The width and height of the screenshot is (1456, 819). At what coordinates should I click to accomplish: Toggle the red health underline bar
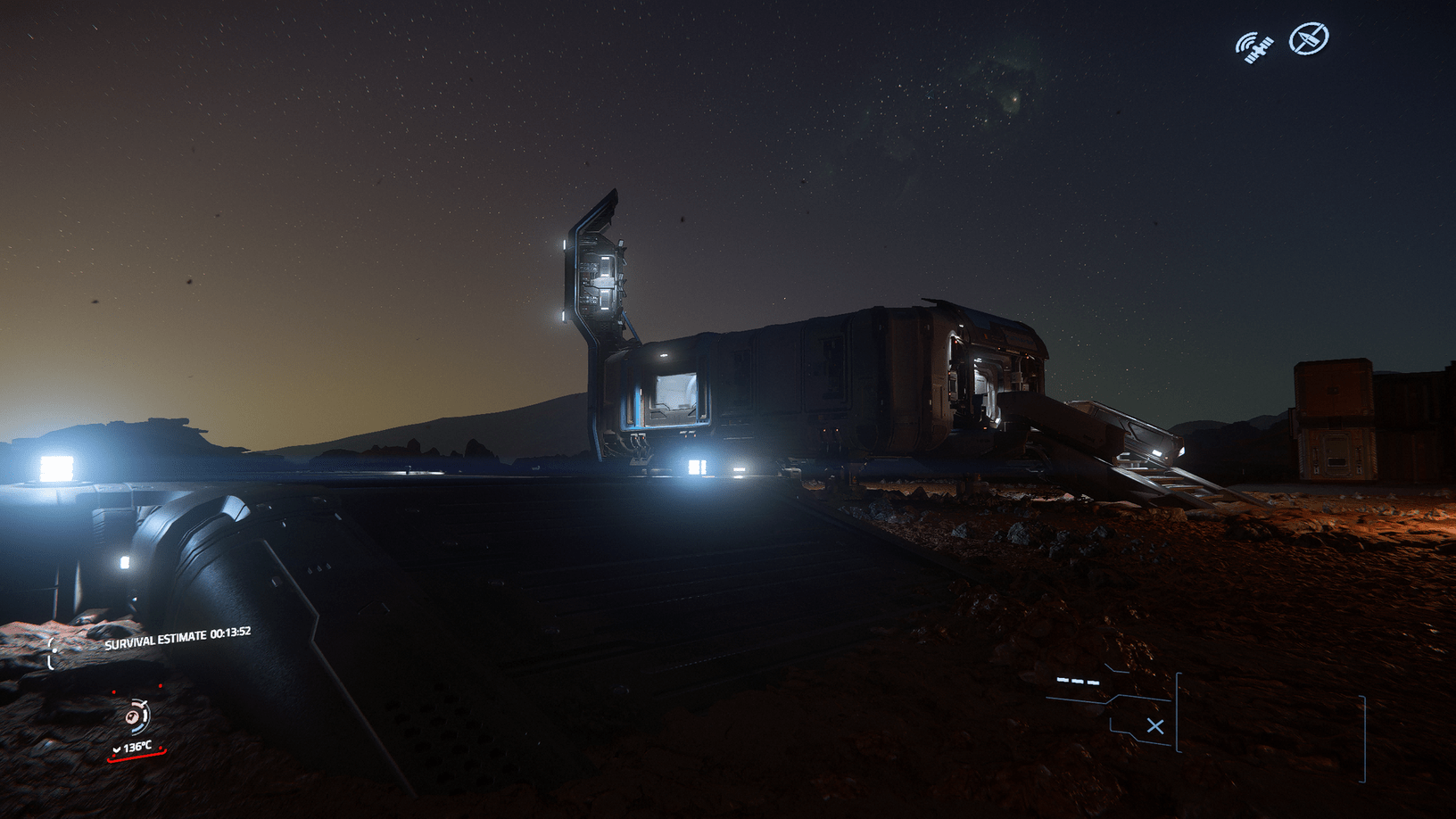137,757
